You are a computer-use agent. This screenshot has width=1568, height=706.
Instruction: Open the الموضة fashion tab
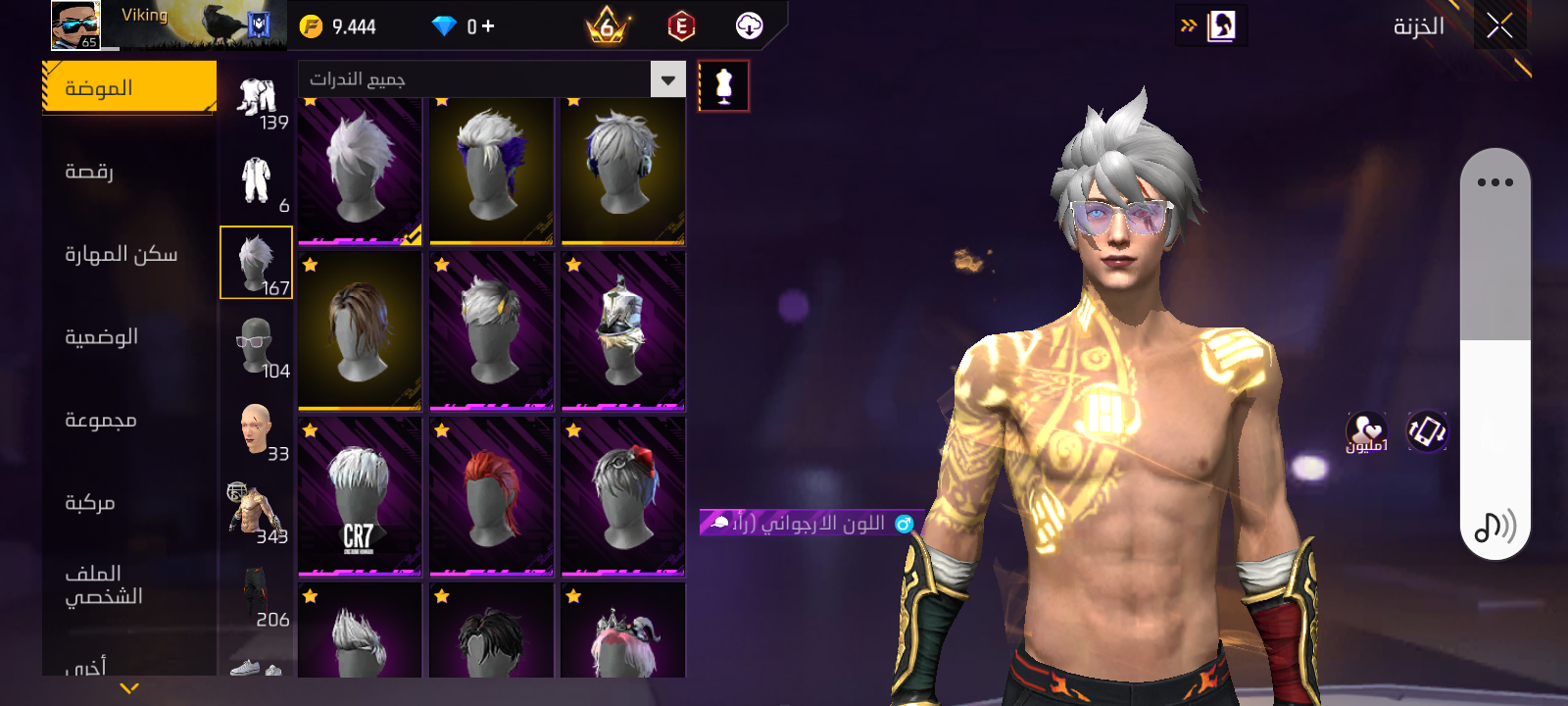pos(129,88)
